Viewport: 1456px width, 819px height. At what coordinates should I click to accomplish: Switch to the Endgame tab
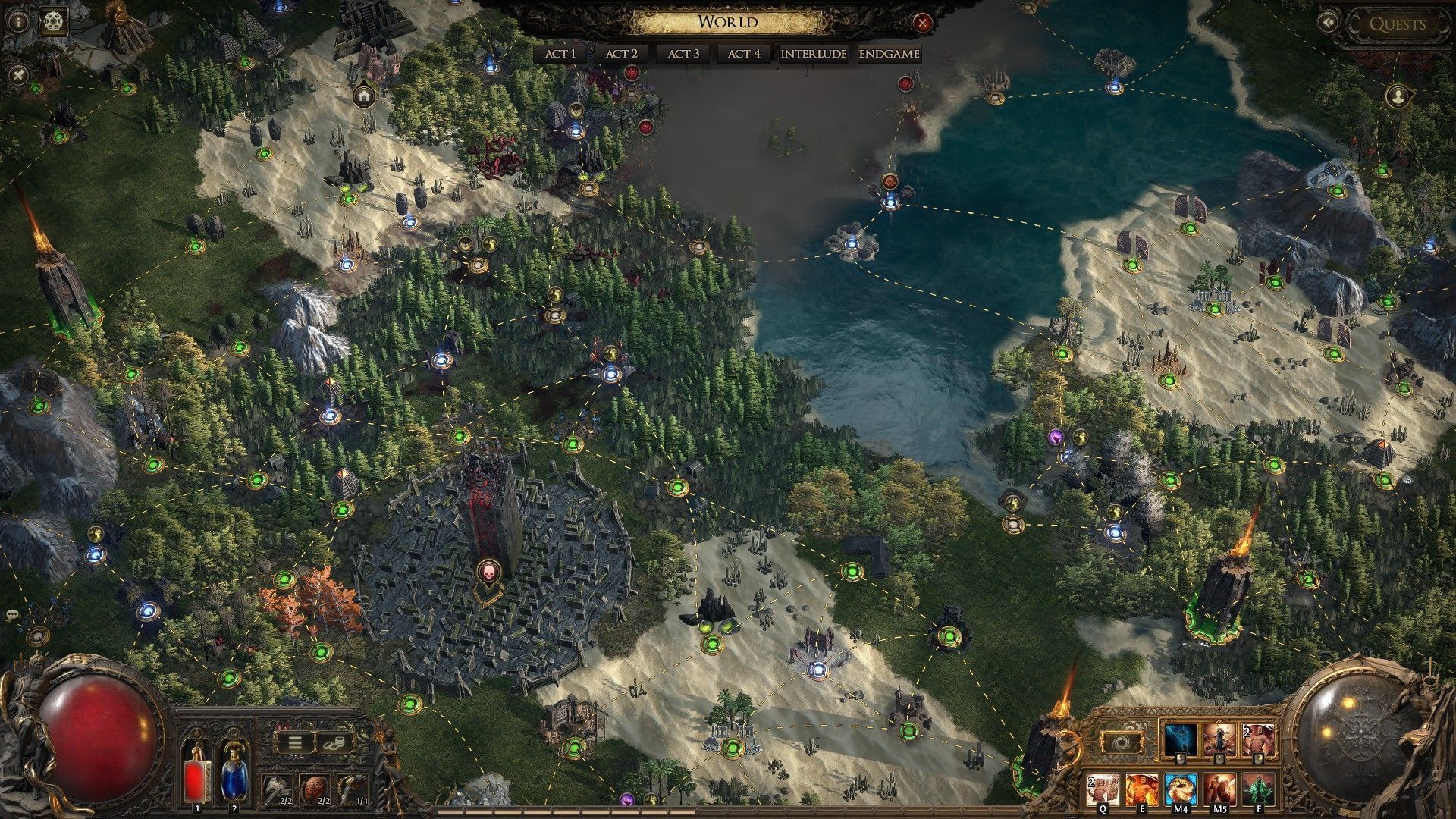[x=890, y=54]
